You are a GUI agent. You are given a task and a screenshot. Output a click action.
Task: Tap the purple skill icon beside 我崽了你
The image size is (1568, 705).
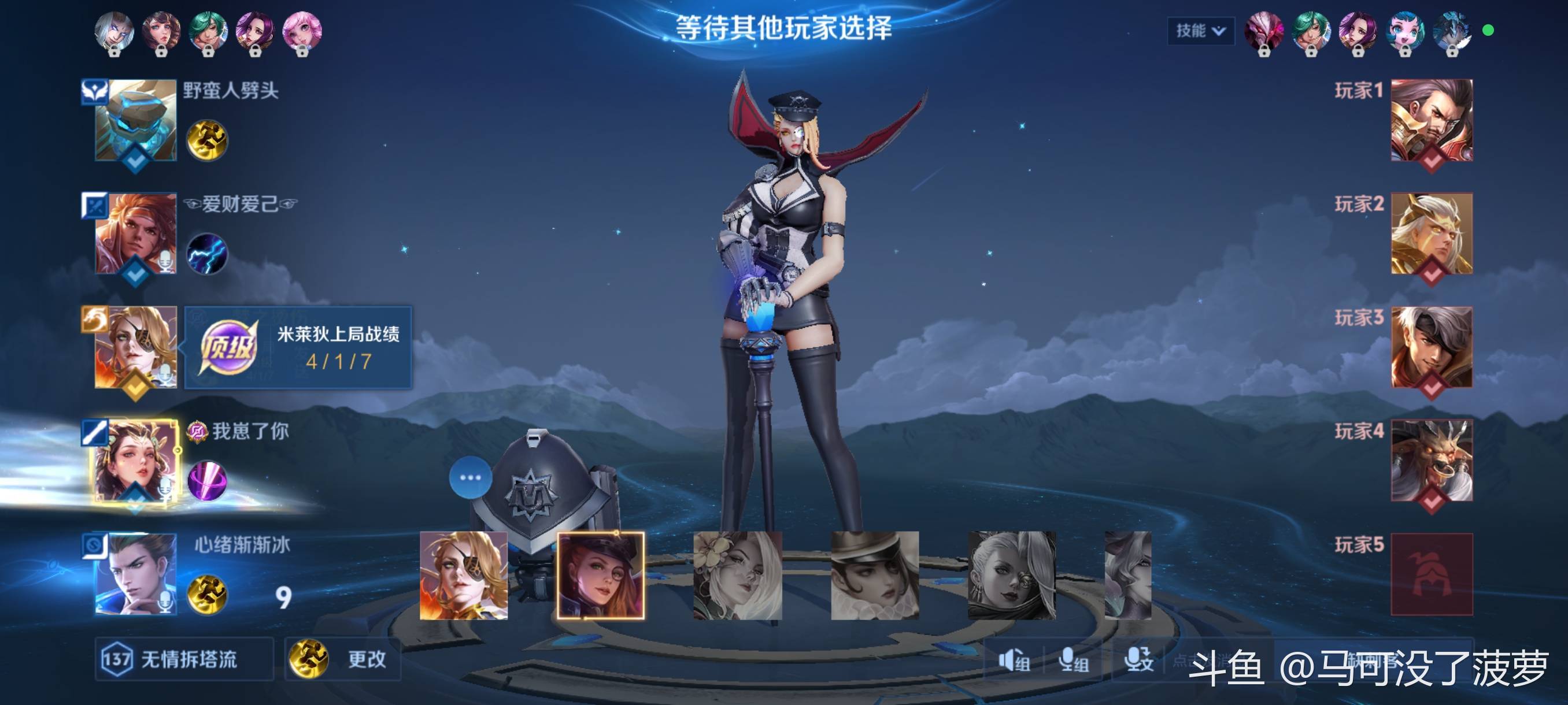pyautogui.click(x=207, y=481)
